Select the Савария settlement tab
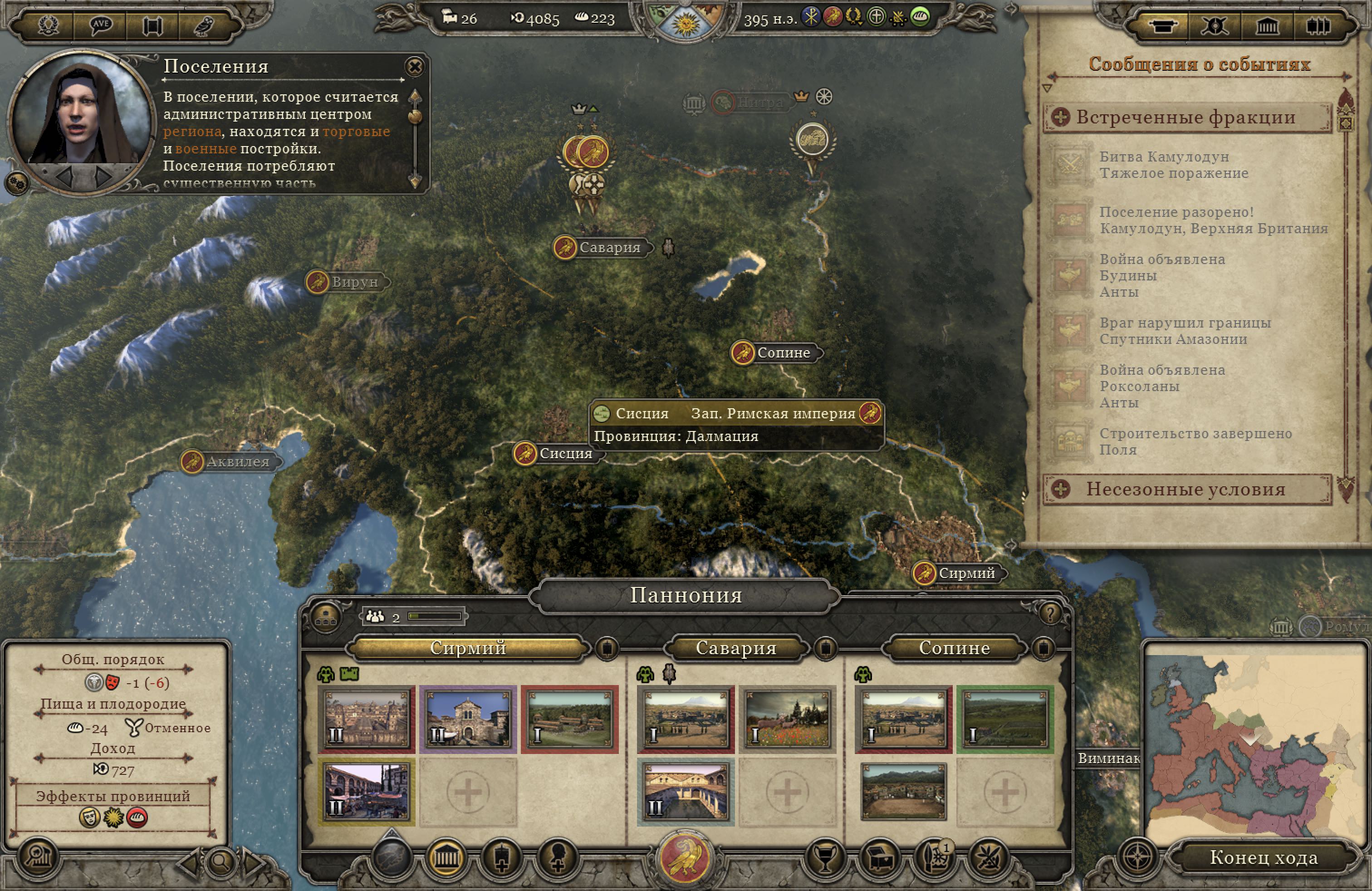 (735, 648)
